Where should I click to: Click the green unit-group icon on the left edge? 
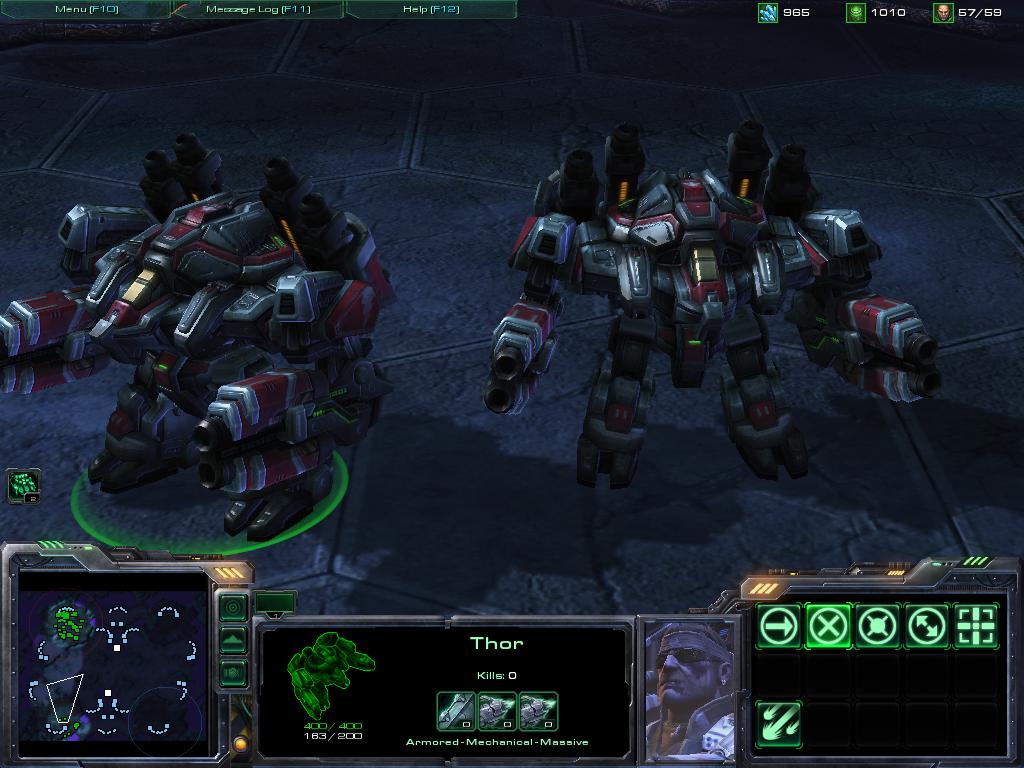(23, 486)
